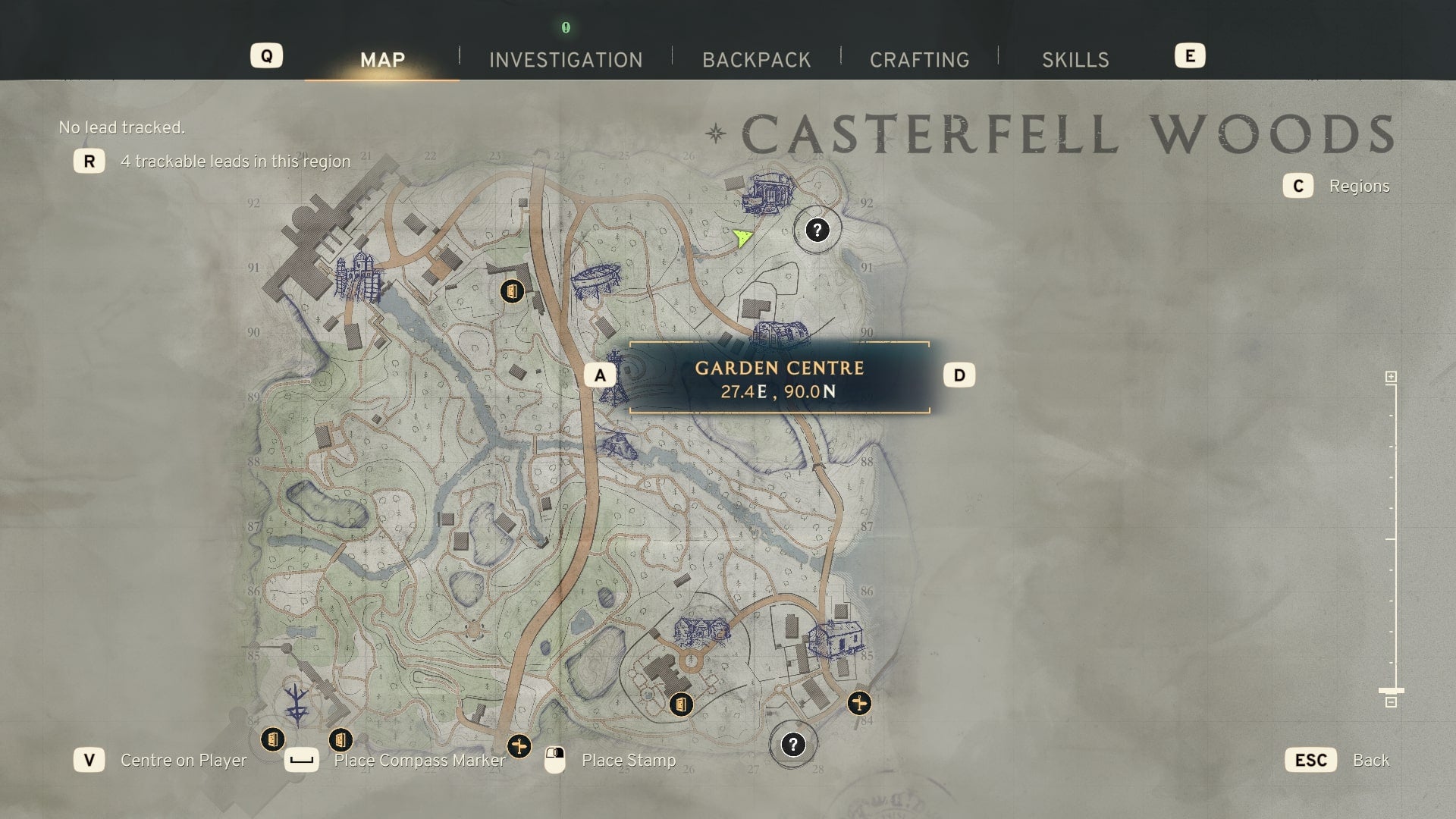
Task: Go to the Crafting tab
Action: tap(919, 60)
